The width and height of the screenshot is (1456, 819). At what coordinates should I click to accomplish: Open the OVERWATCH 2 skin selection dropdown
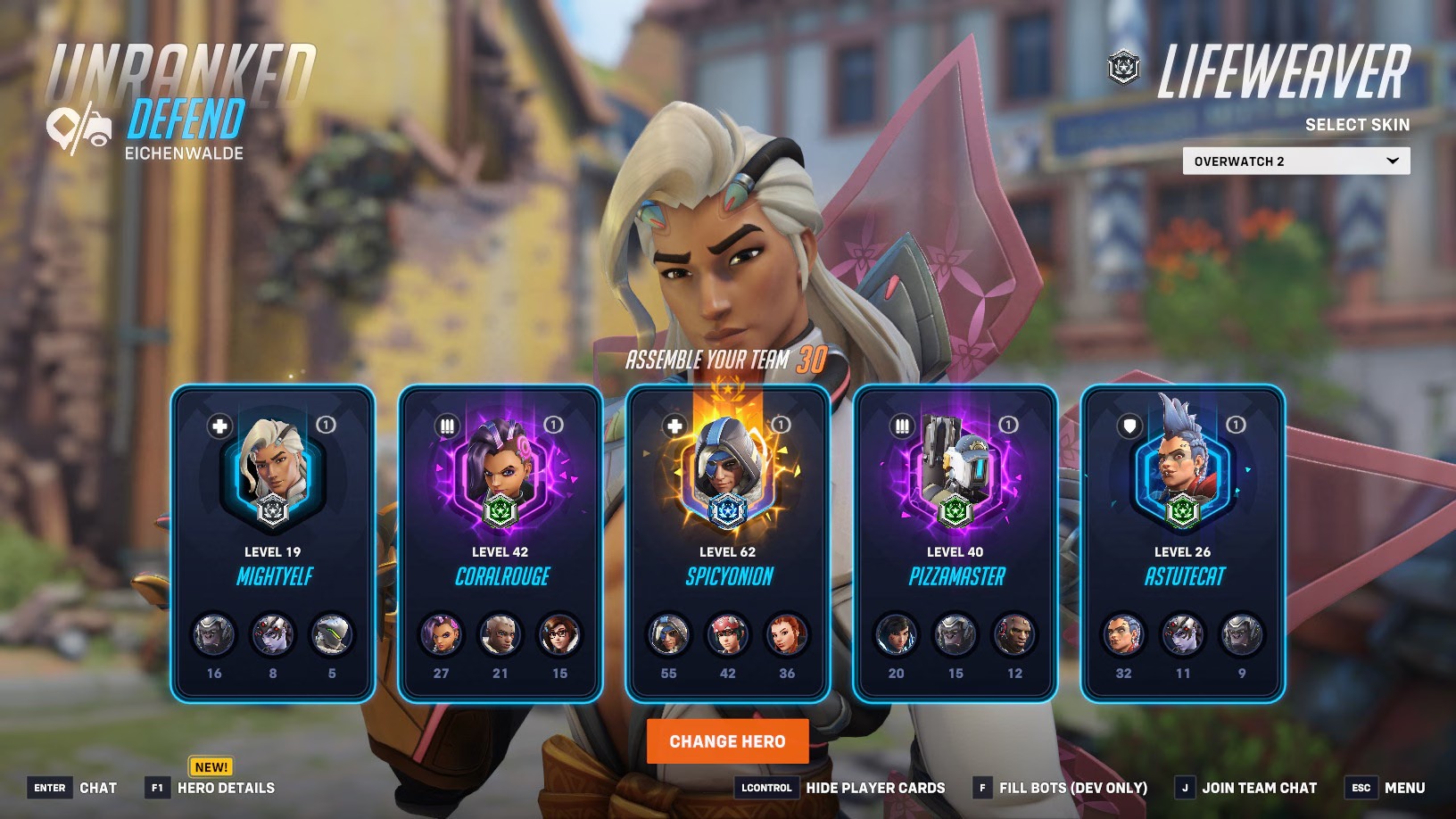click(1295, 161)
